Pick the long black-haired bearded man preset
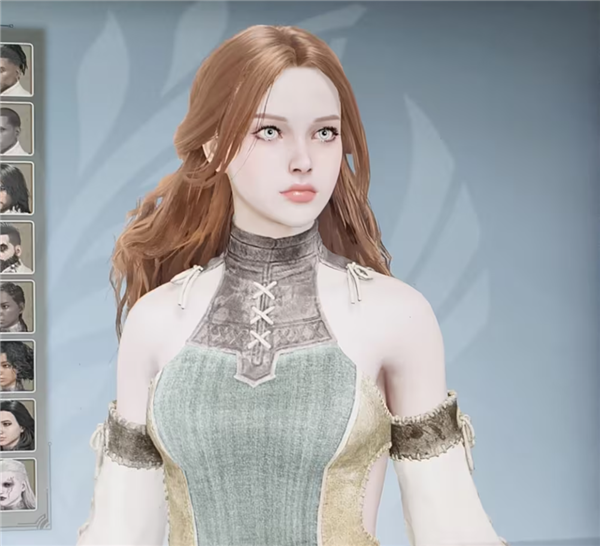The width and height of the screenshot is (600, 546). coord(15,187)
